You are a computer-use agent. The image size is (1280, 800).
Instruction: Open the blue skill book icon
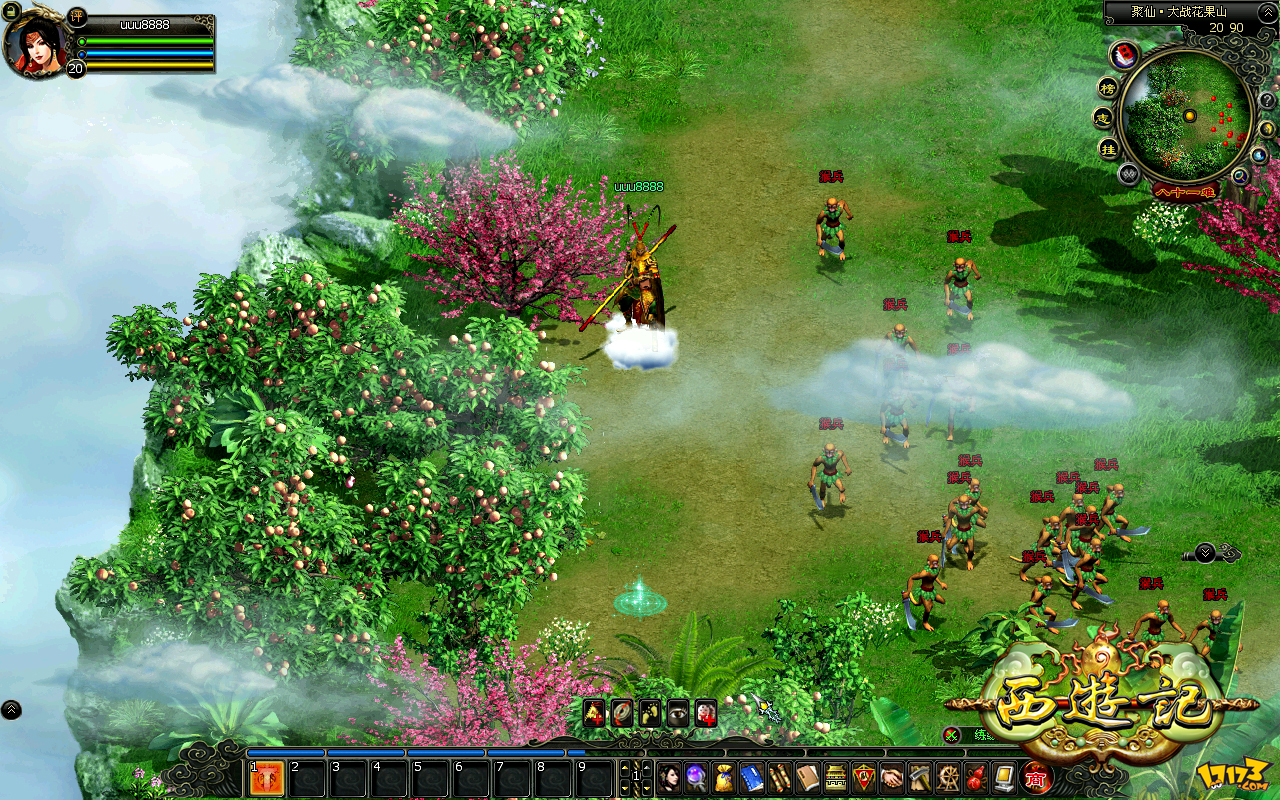click(x=753, y=776)
